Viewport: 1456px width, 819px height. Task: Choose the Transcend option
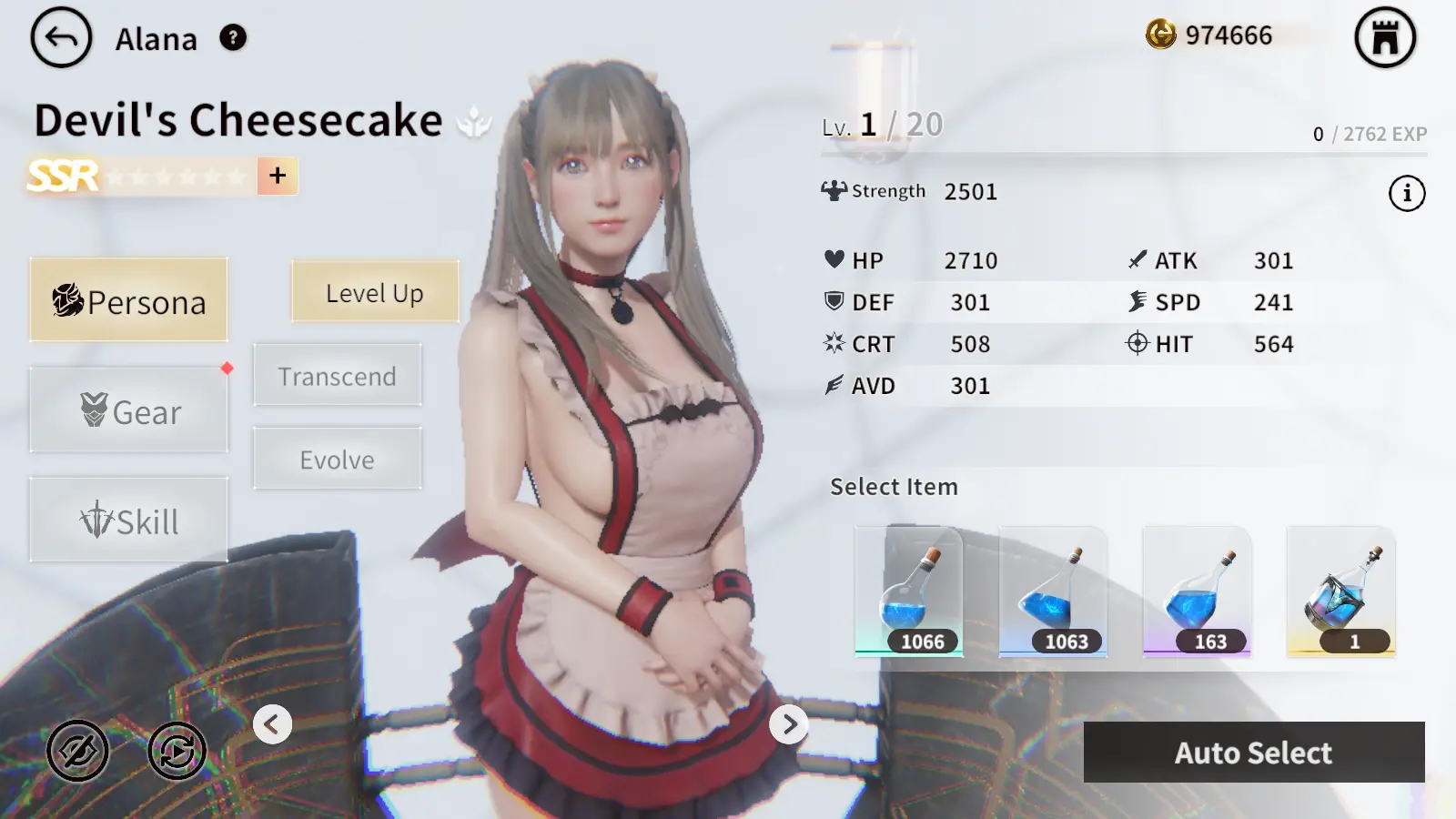(x=338, y=376)
